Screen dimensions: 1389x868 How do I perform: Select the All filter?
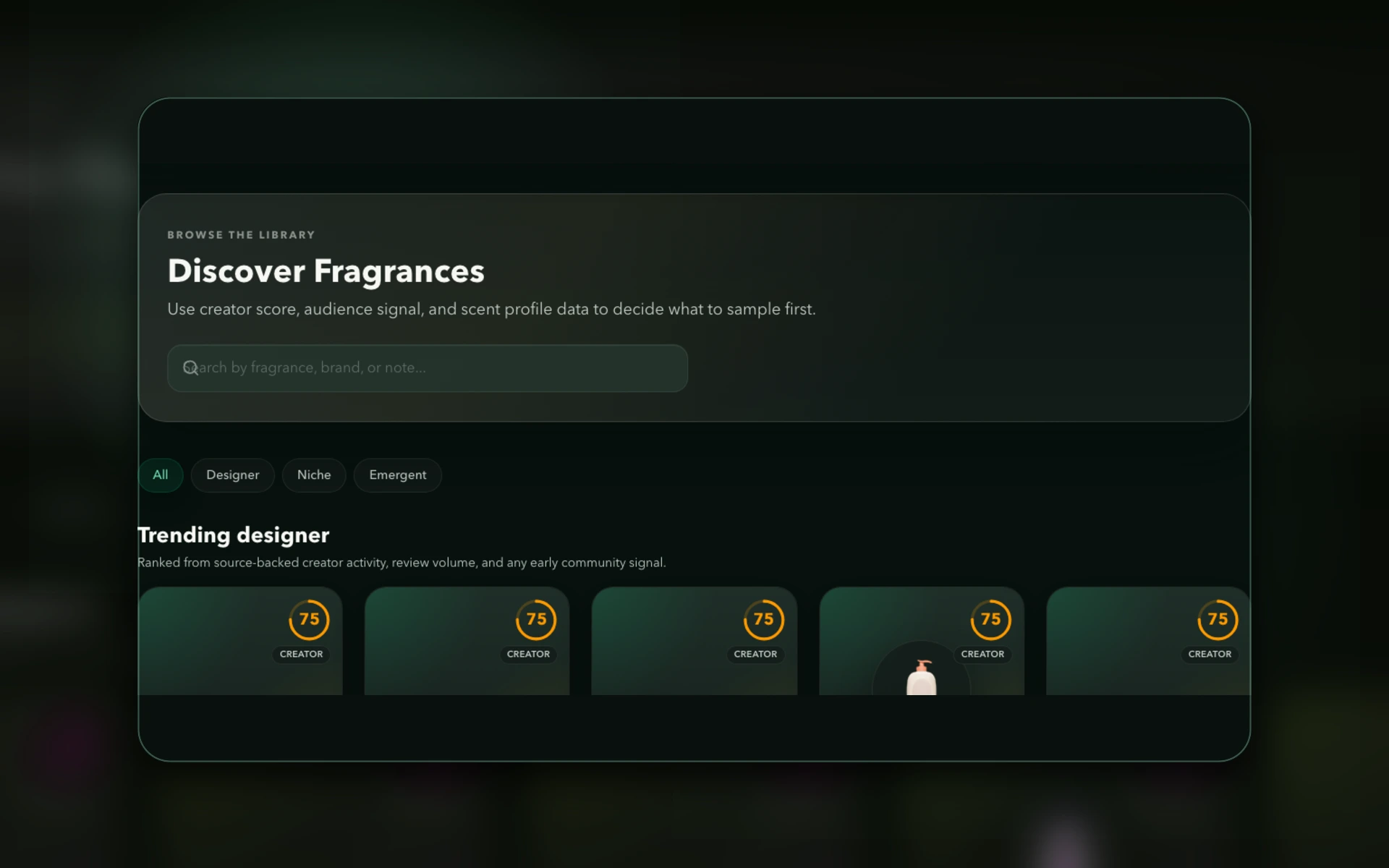pos(161,475)
